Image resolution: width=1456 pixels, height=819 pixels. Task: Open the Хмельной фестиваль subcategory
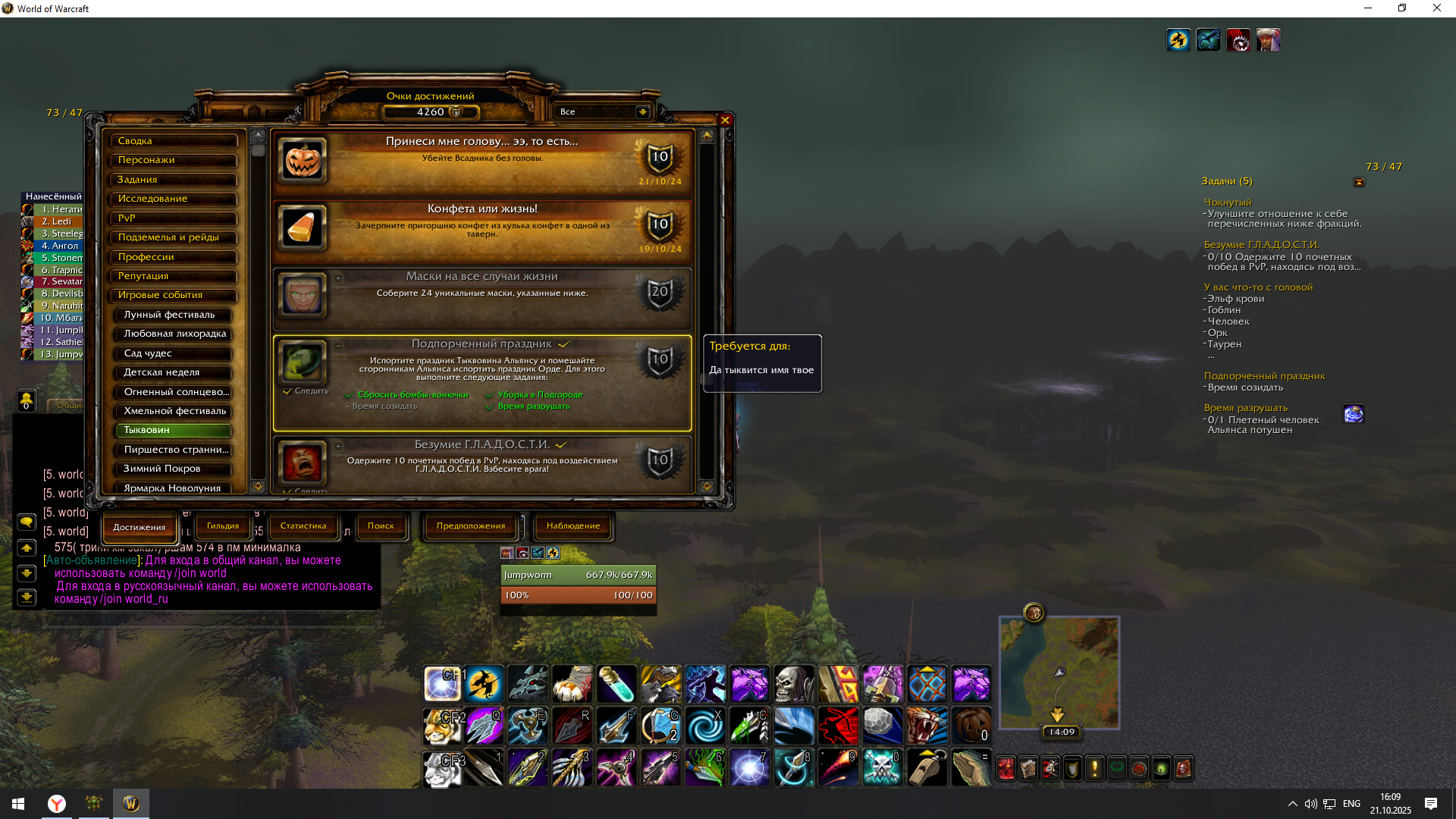(174, 411)
